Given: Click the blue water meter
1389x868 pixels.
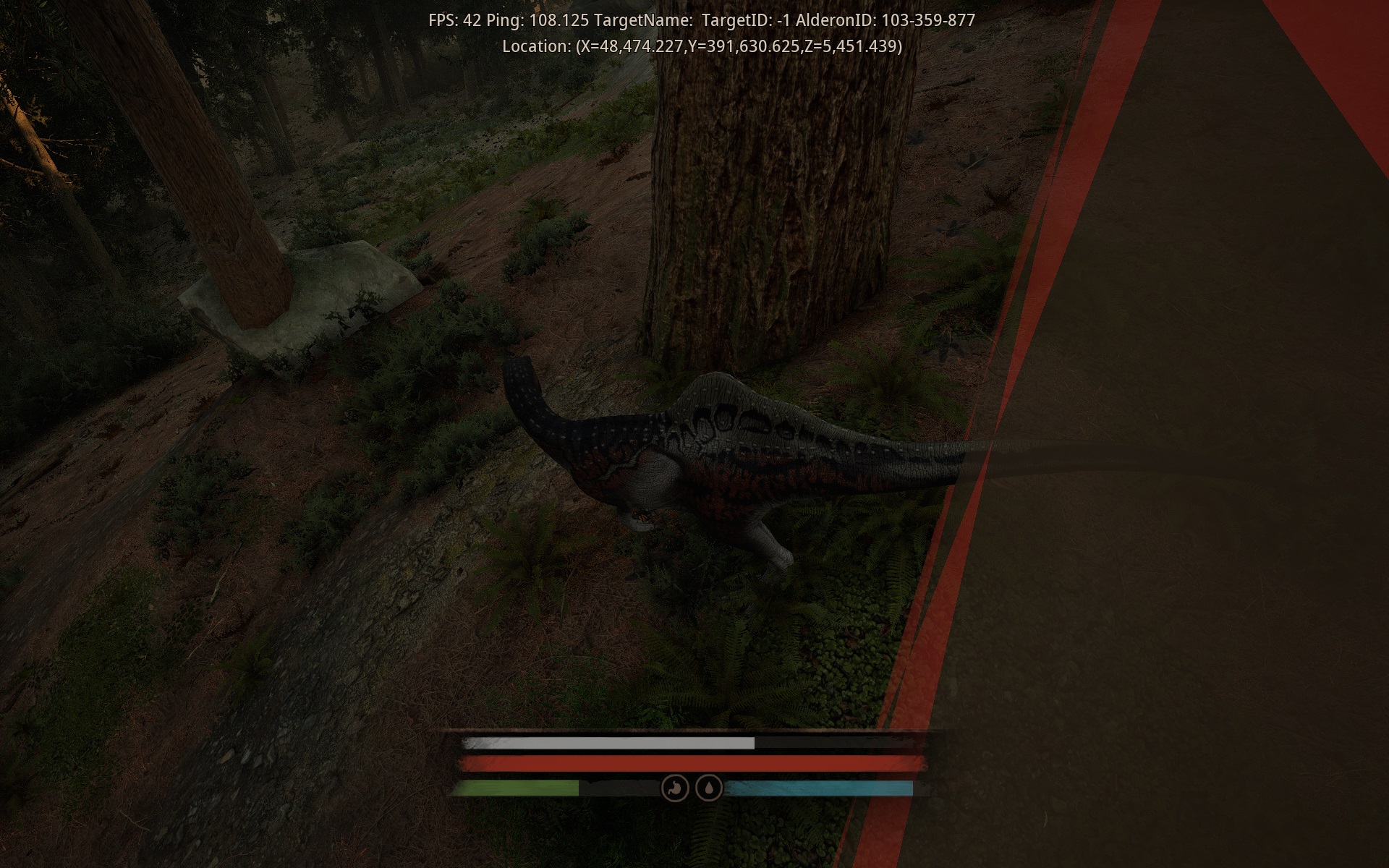Looking at the screenshot, I should pos(817,788).
